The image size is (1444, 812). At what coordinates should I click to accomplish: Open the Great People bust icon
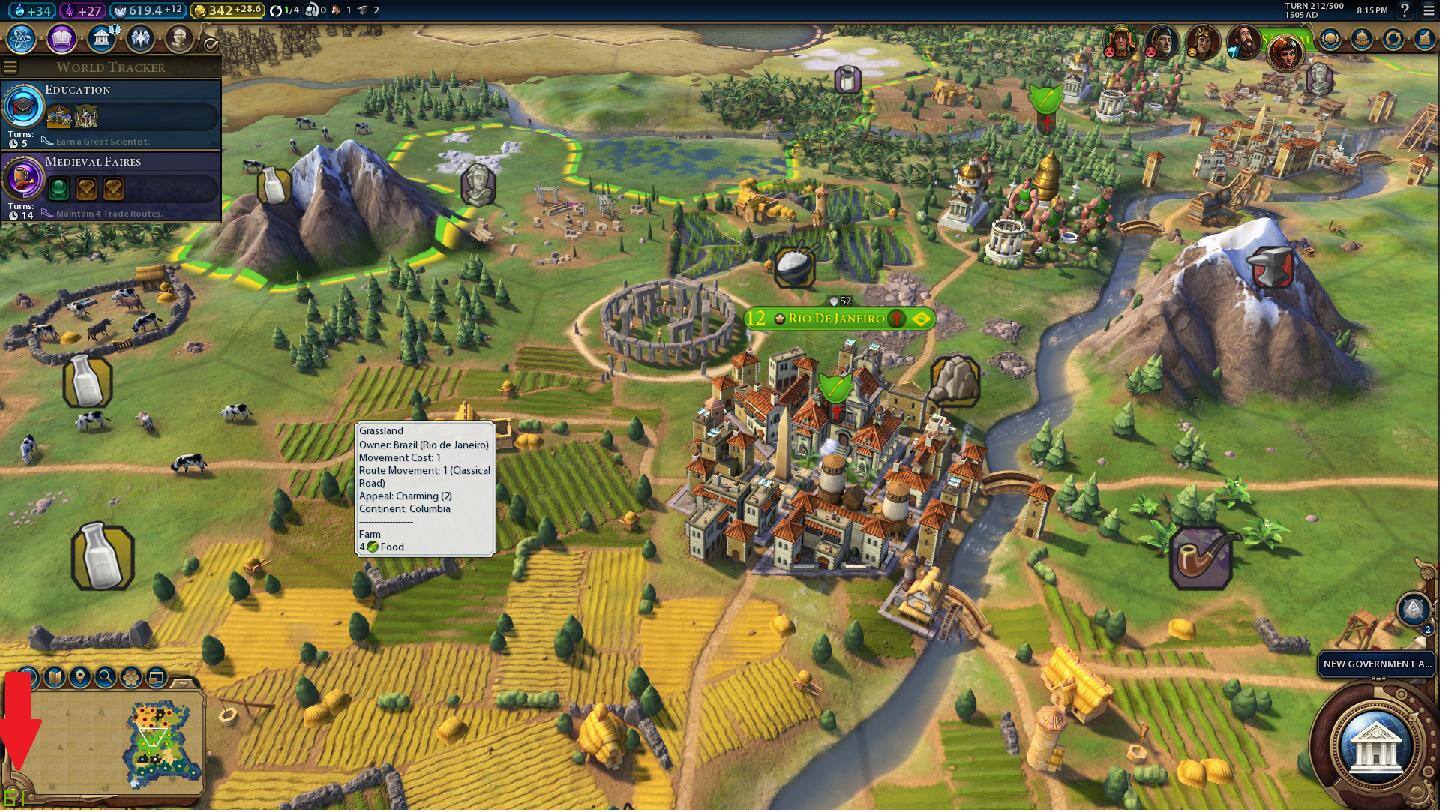[x=179, y=39]
